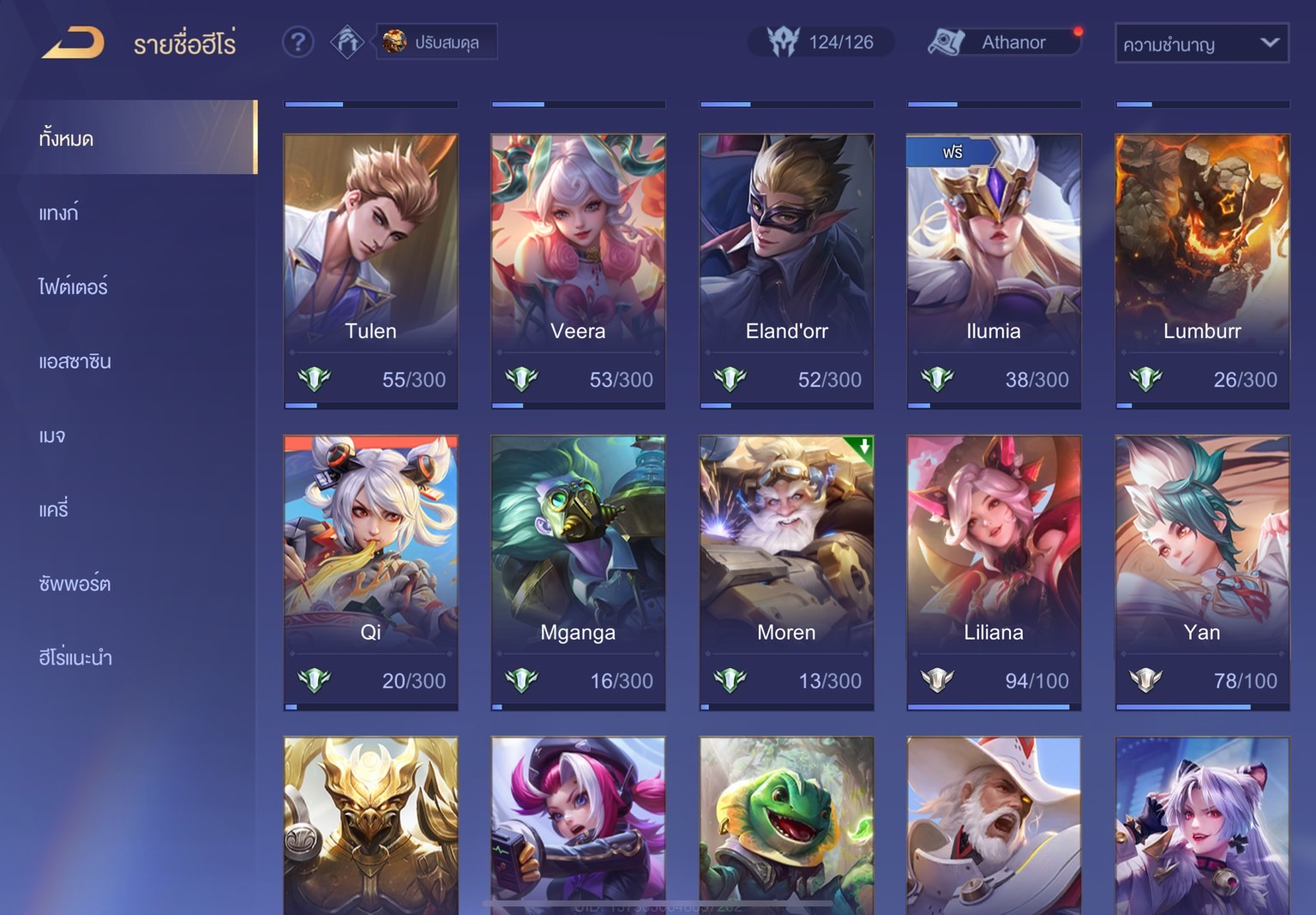The width and height of the screenshot is (1316, 915).
Task: Expand the ความชำนาญ sorting dropdown
Action: pyautogui.click(x=1201, y=44)
